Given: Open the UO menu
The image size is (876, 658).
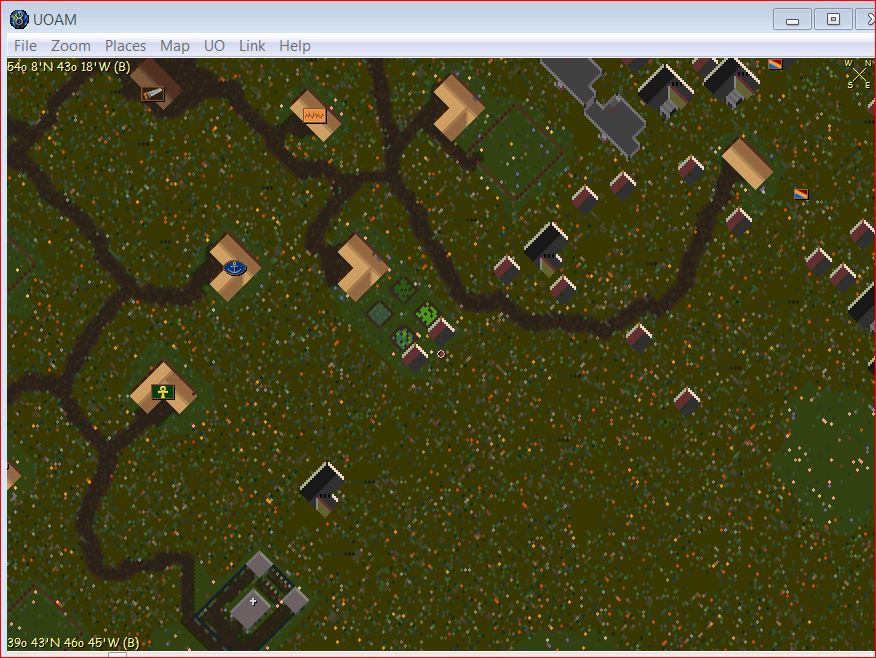Looking at the screenshot, I should 214,46.
